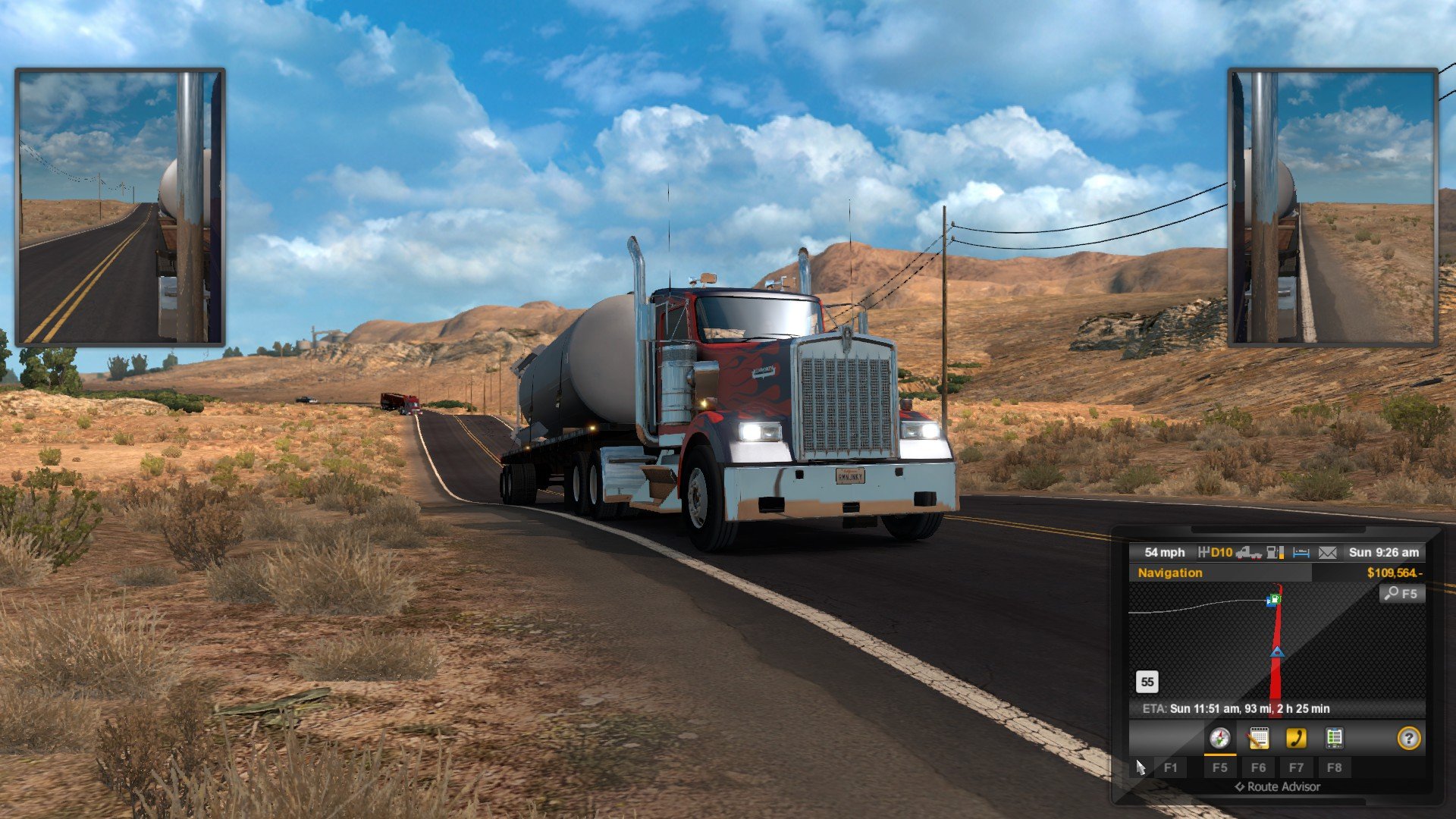Zoom the map with the magnifier button
The width and height of the screenshot is (1456, 819).
pyautogui.click(x=1401, y=594)
